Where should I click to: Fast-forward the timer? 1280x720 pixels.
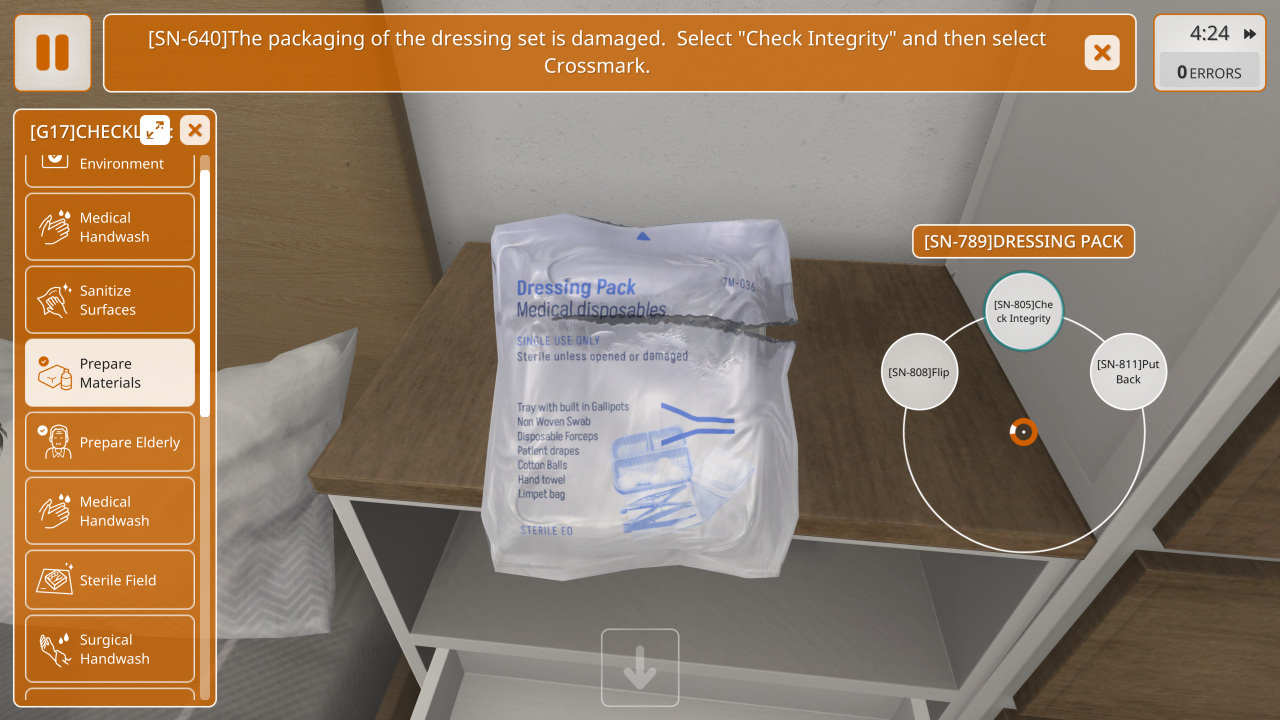tap(1250, 34)
